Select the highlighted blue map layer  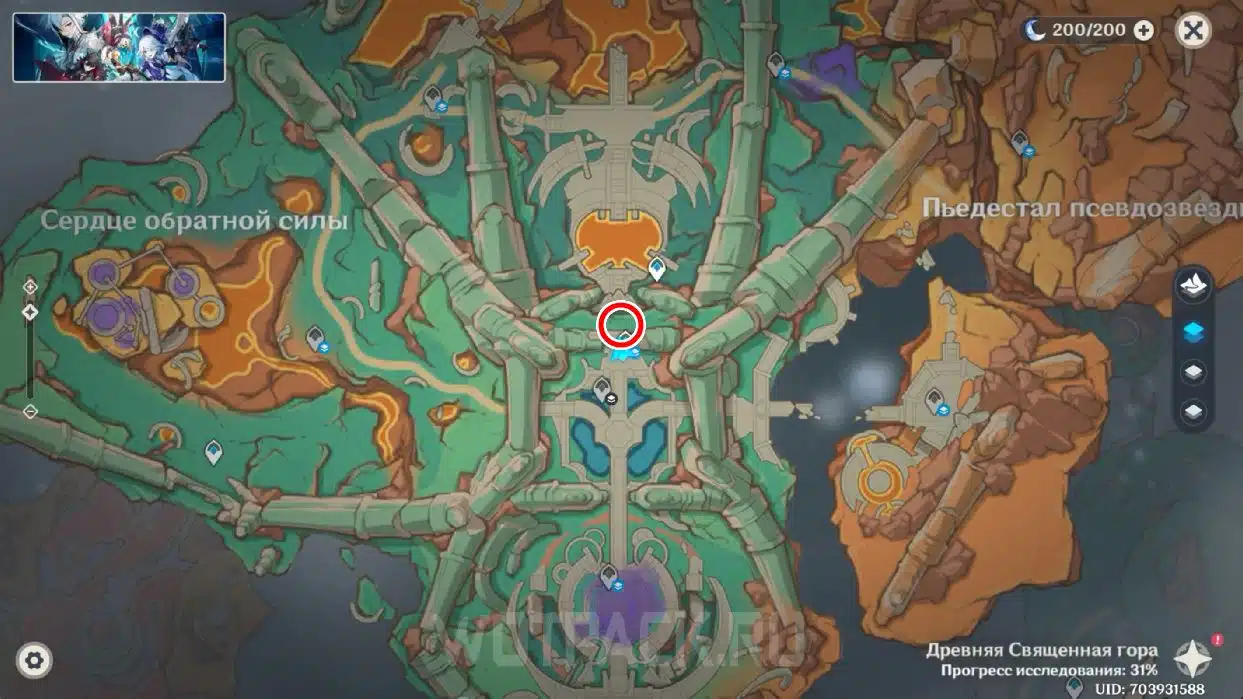[1193, 332]
